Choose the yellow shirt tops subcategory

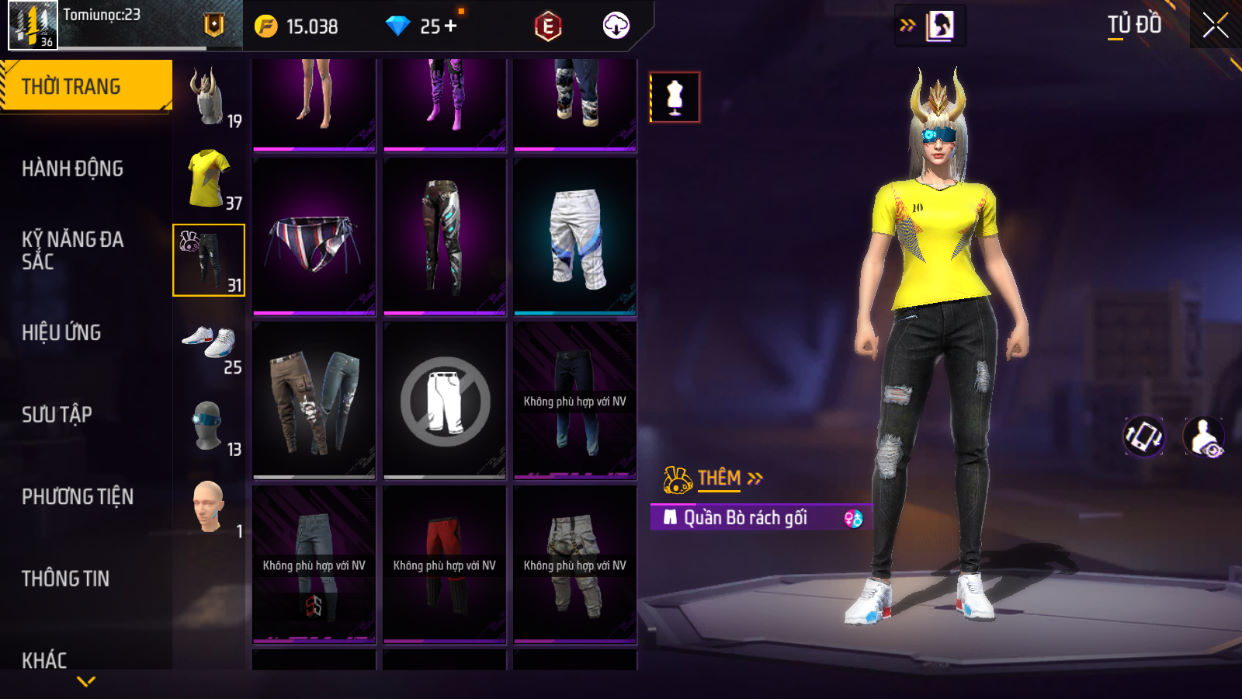tap(209, 178)
